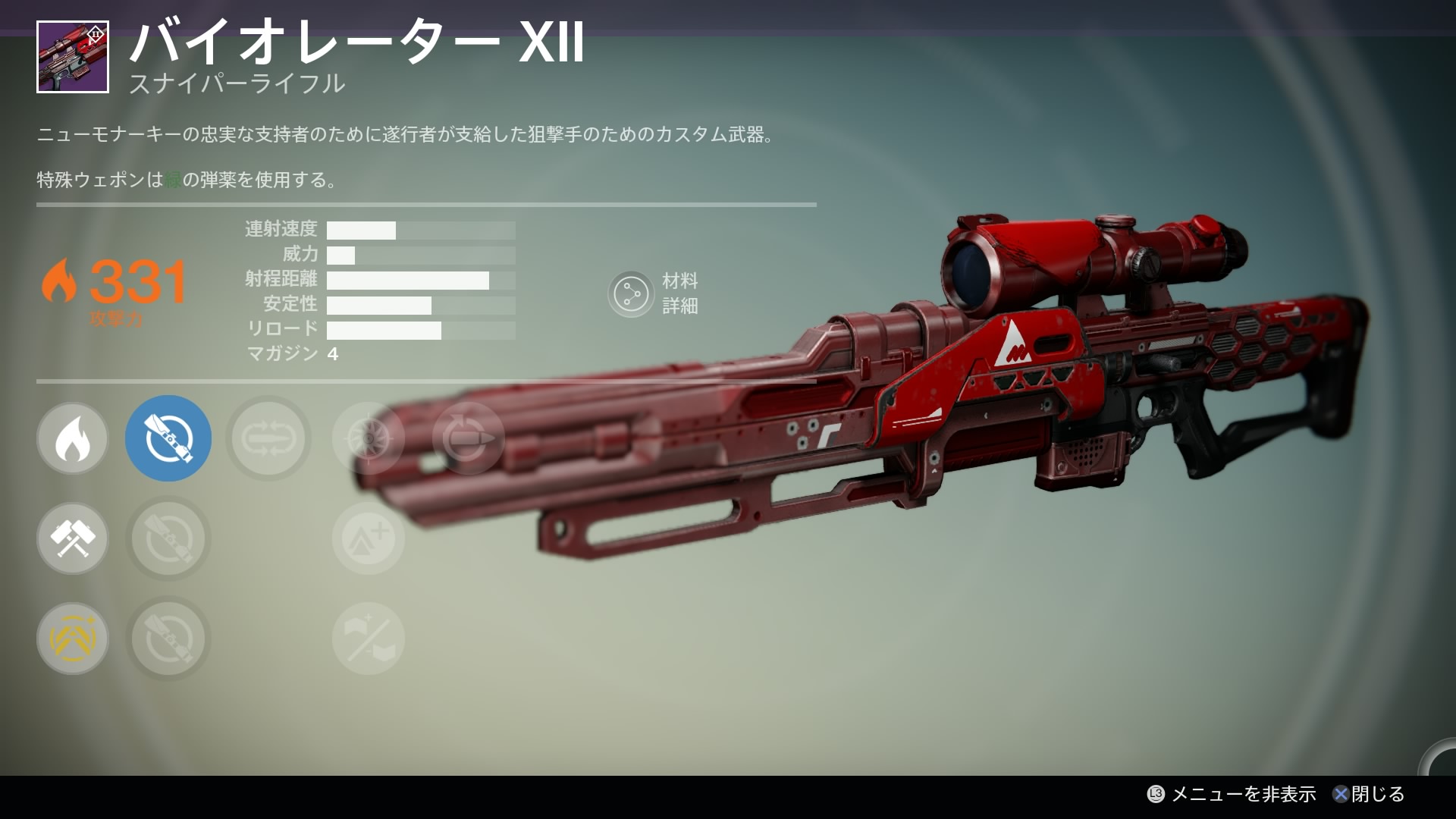Select the solar flame damage perk node

tap(73, 438)
